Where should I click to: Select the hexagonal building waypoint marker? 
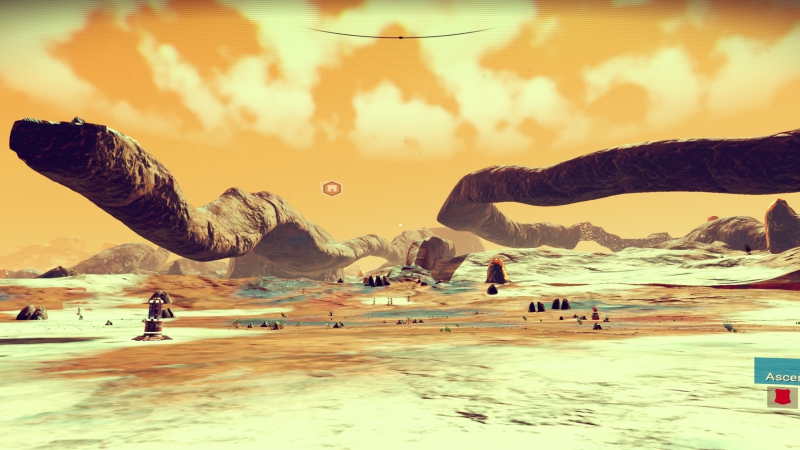click(331, 188)
